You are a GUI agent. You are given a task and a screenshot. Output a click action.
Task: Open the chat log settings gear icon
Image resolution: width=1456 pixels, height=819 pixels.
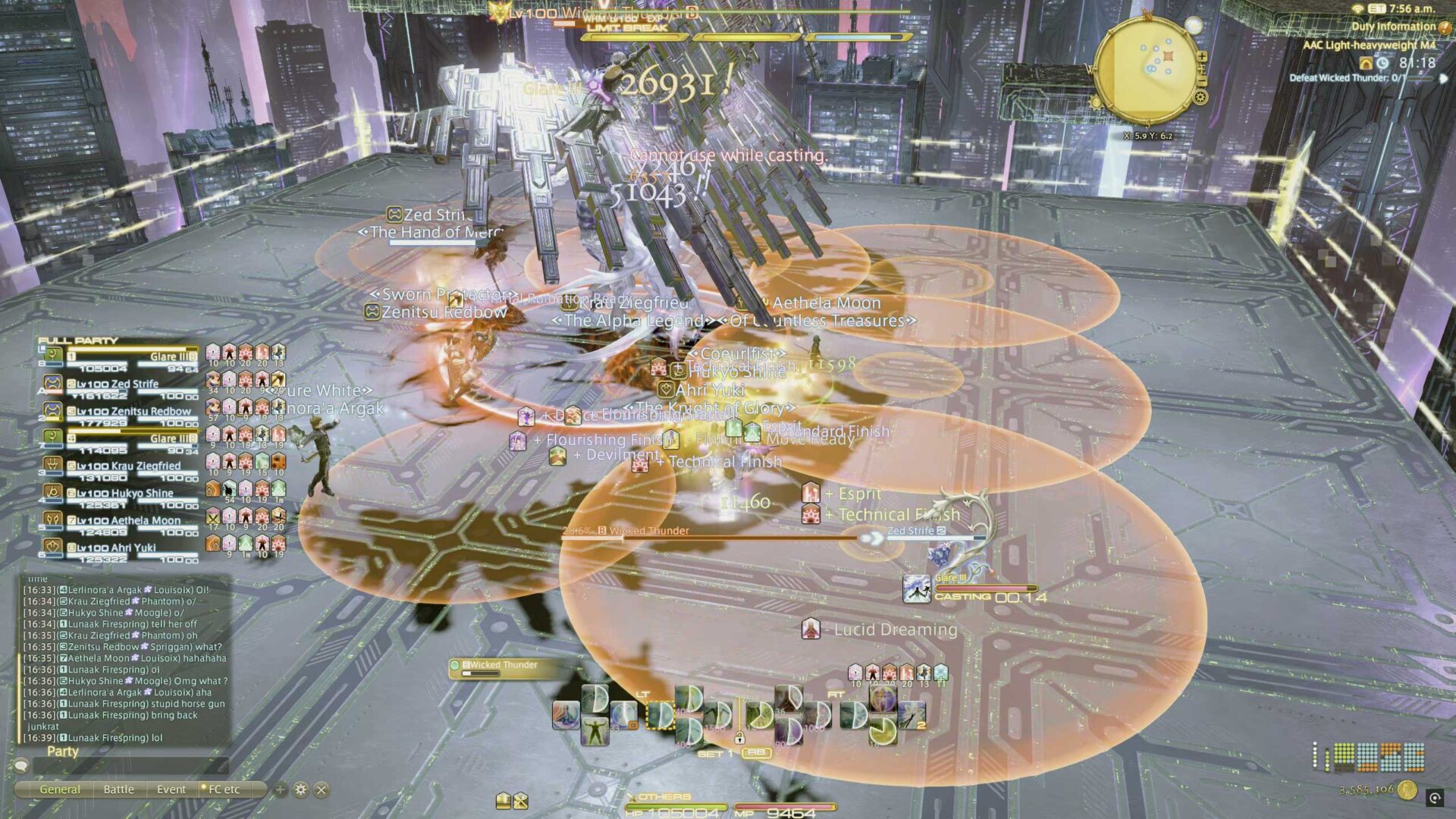tap(300, 789)
